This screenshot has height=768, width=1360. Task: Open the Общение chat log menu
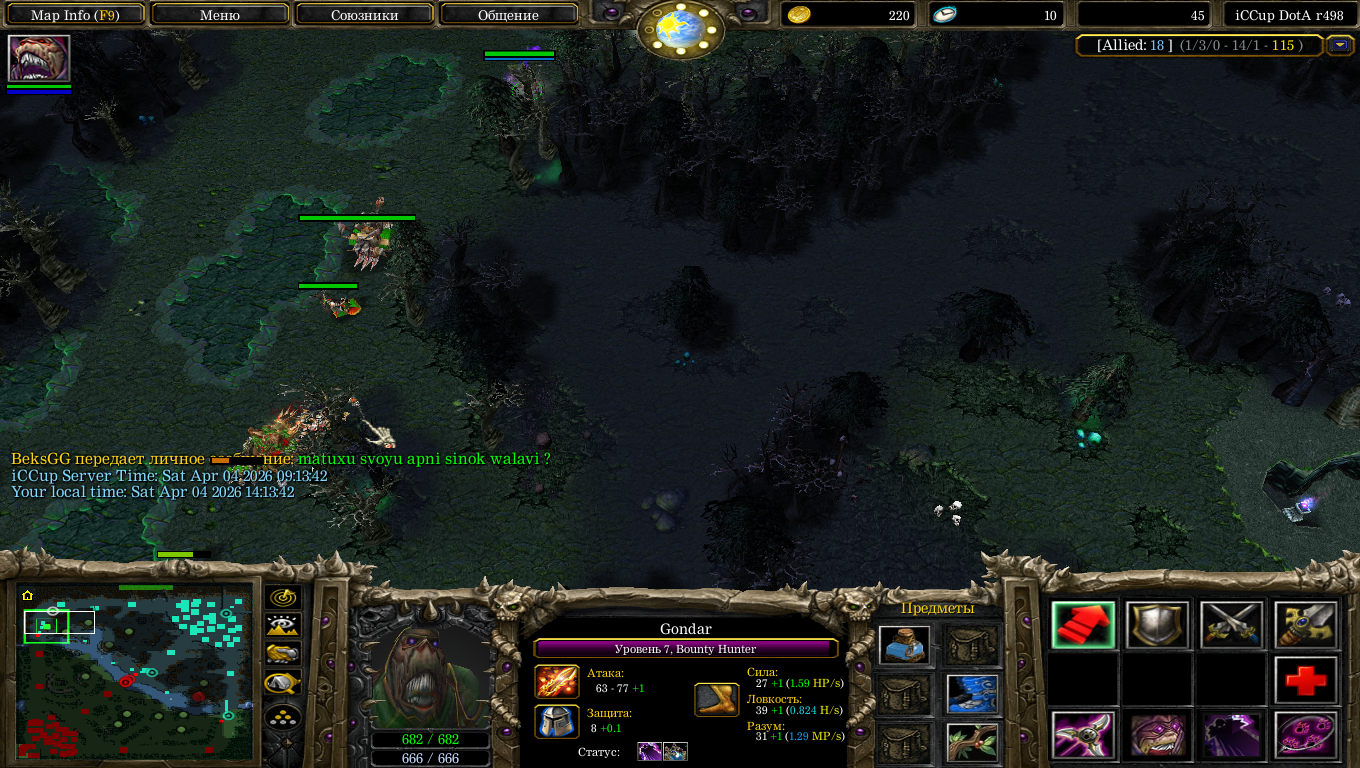(x=508, y=15)
